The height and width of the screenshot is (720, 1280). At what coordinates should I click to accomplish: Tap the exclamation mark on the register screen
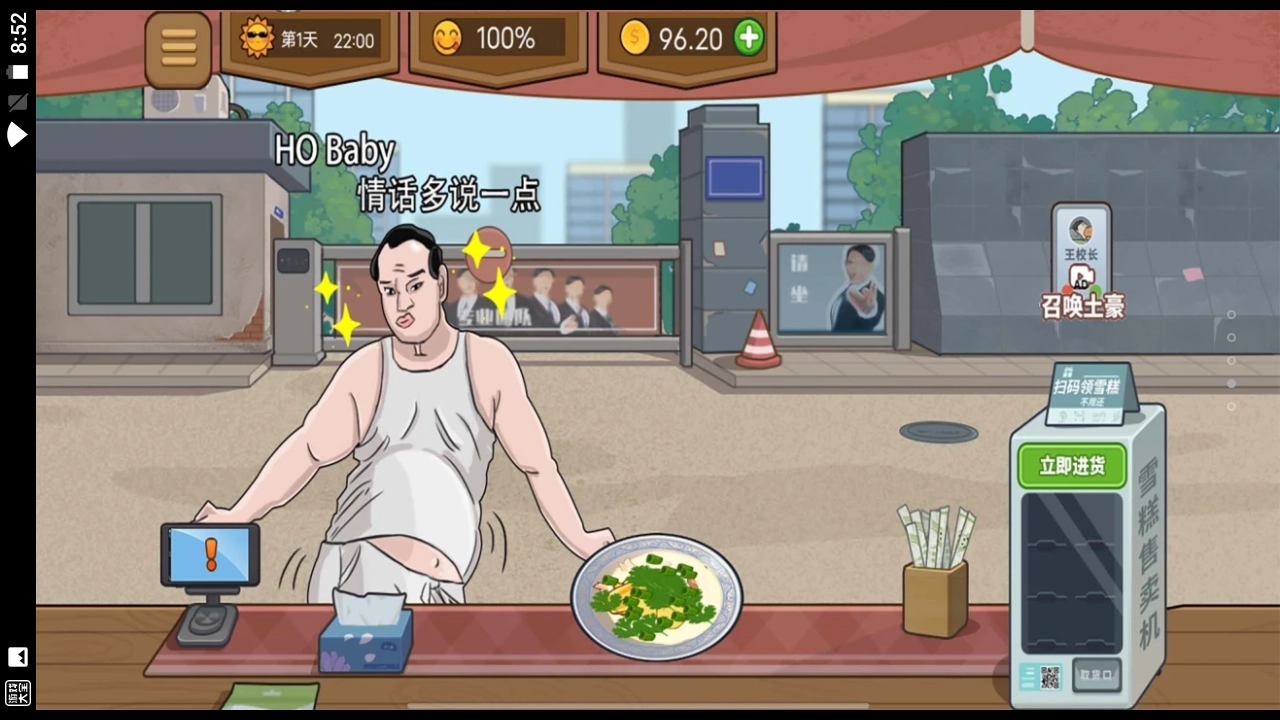pos(210,555)
